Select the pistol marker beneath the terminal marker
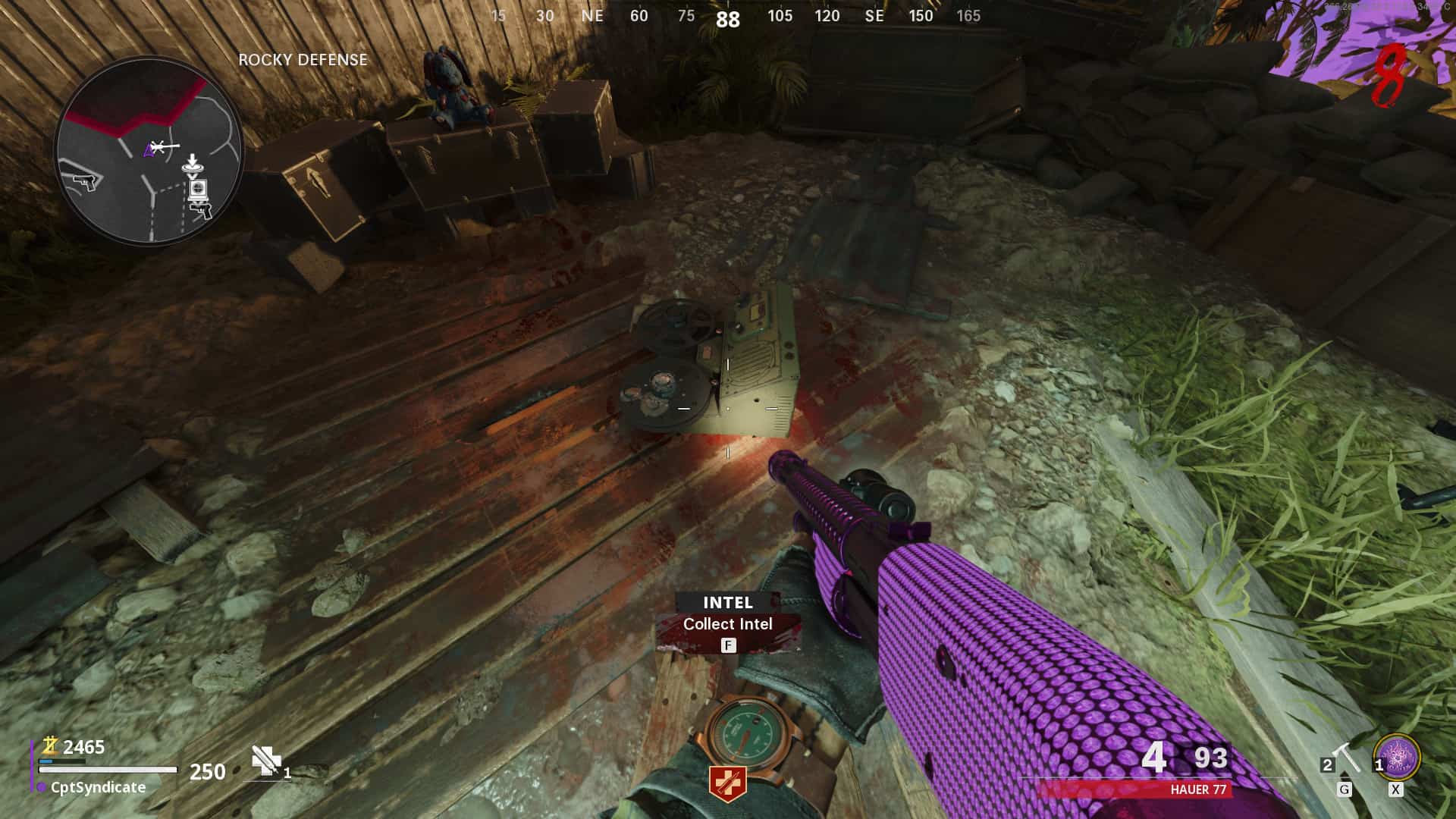The height and width of the screenshot is (819, 1456). 202,210
